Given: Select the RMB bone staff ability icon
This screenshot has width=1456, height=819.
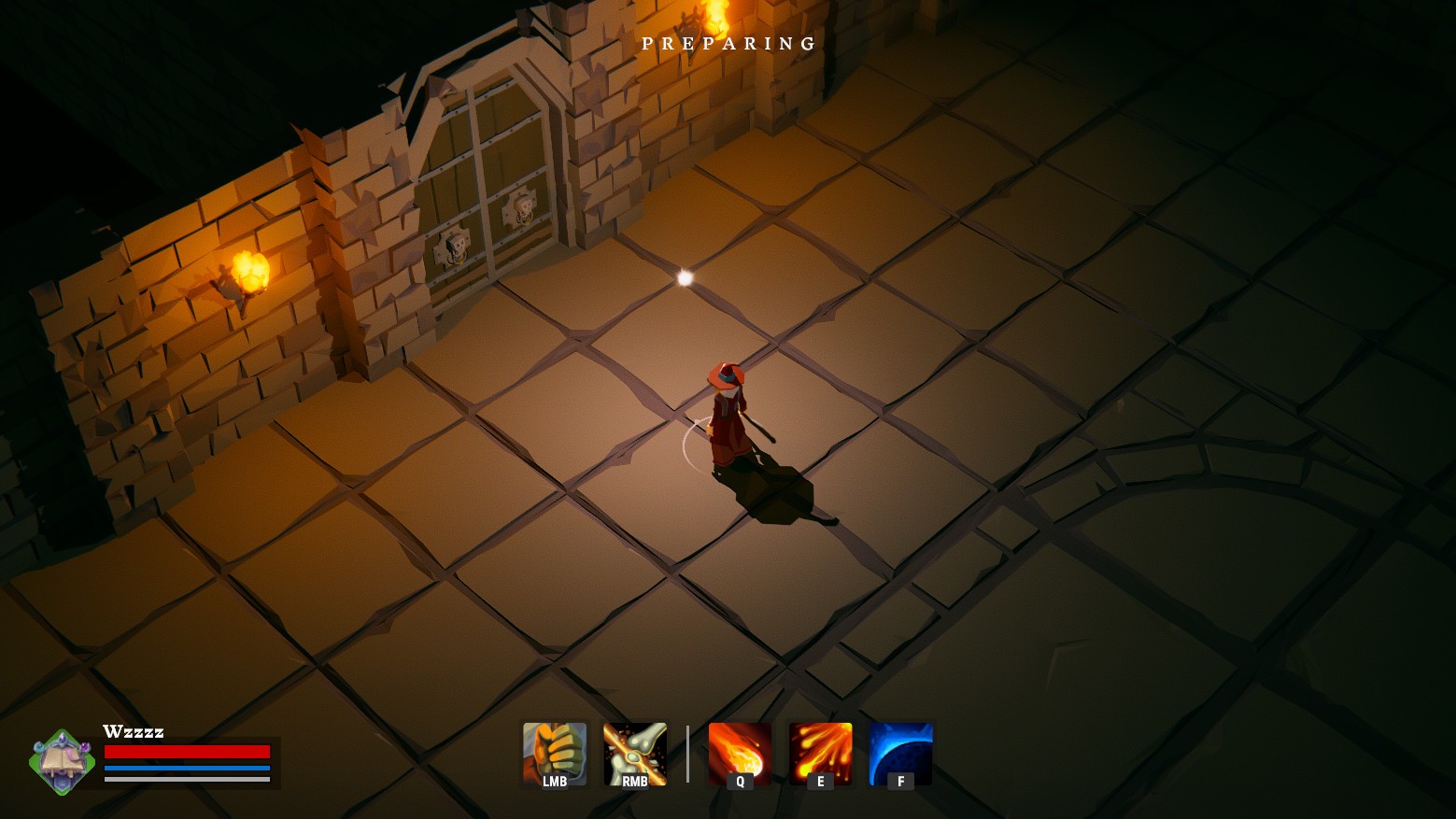Looking at the screenshot, I should [x=635, y=752].
